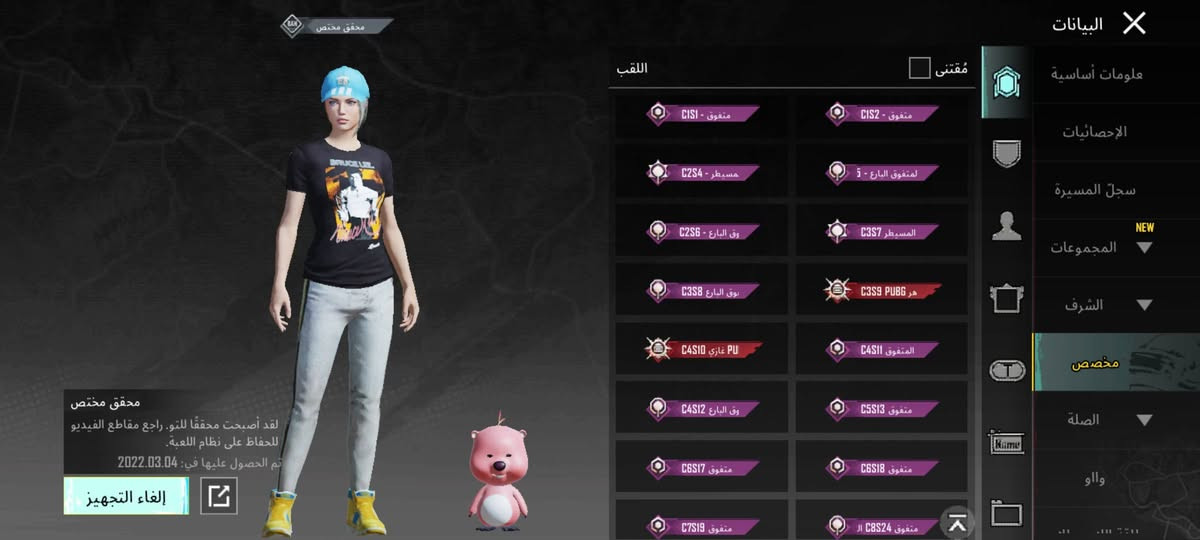The image size is (1200, 540).
Task: Toggle the مُقتنى owned-only checkbox
Action: pyautogui.click(x=919, y=68)
